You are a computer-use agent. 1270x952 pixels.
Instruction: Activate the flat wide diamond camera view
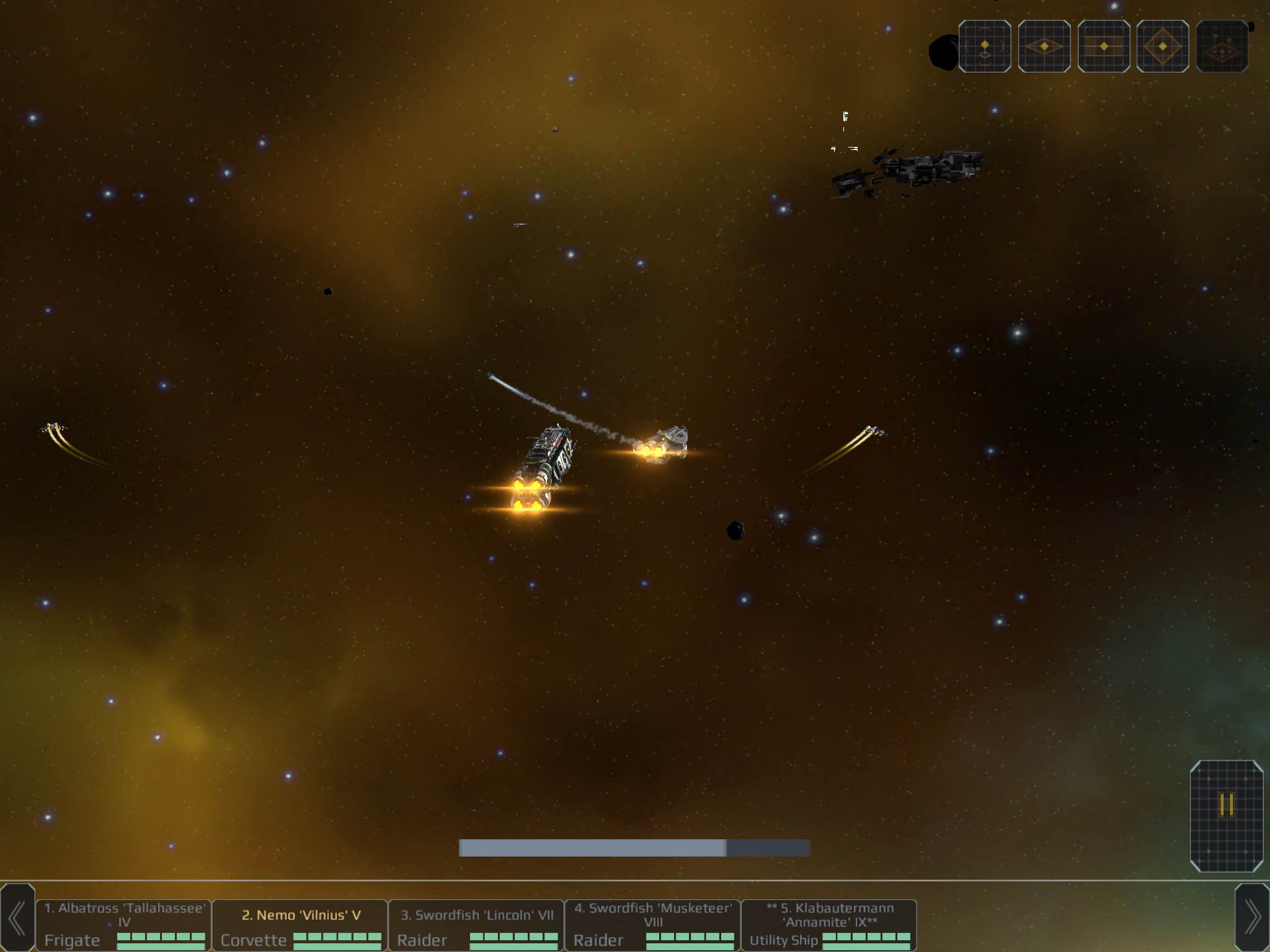(x=1044, y=46)
